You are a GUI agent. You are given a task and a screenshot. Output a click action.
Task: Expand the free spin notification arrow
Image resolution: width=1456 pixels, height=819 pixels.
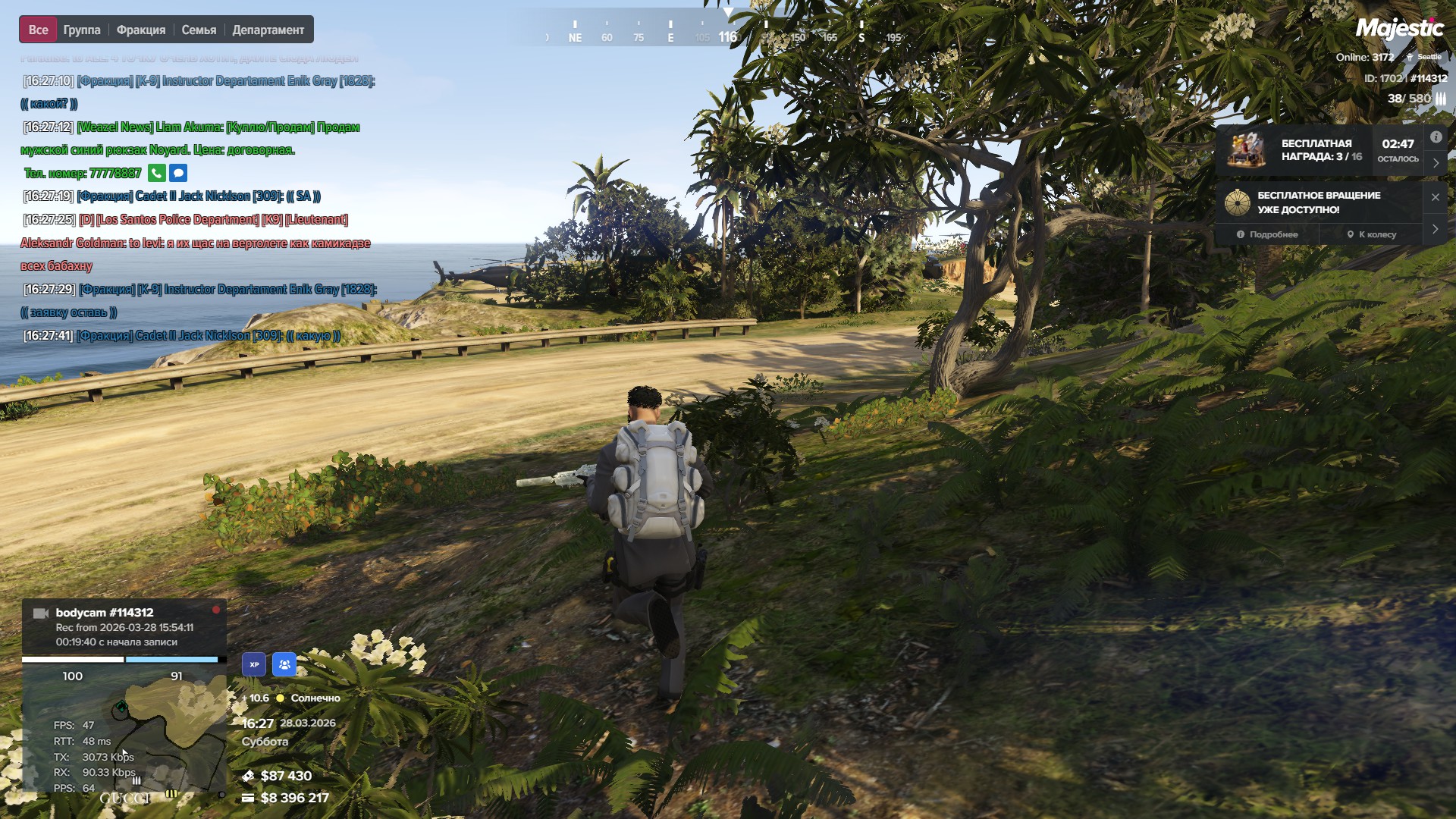[1435, 229]
